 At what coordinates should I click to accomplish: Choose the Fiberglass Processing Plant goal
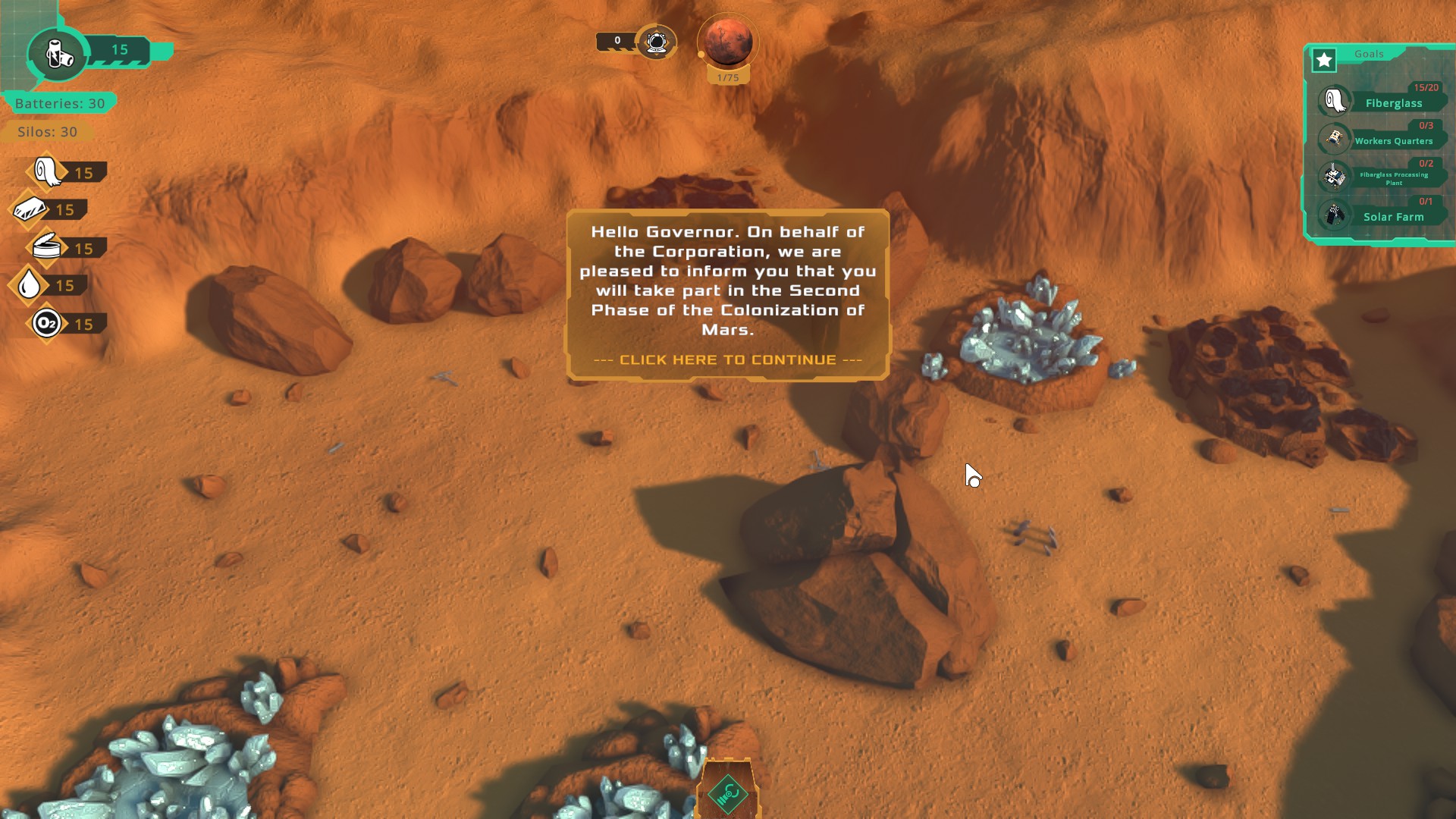(x=1392, y=178)
